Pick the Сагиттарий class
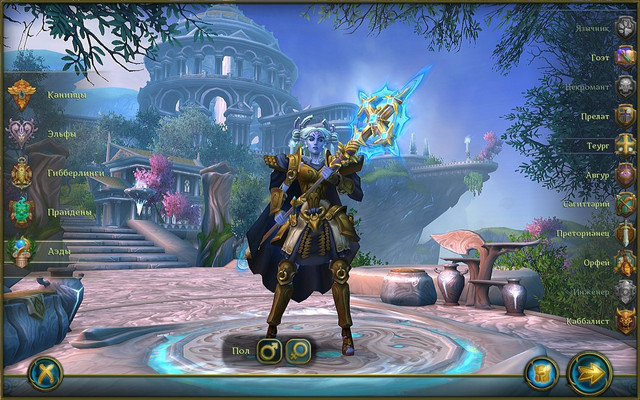The height and width of the screenshot is (400, 640). tap(624, 204)
